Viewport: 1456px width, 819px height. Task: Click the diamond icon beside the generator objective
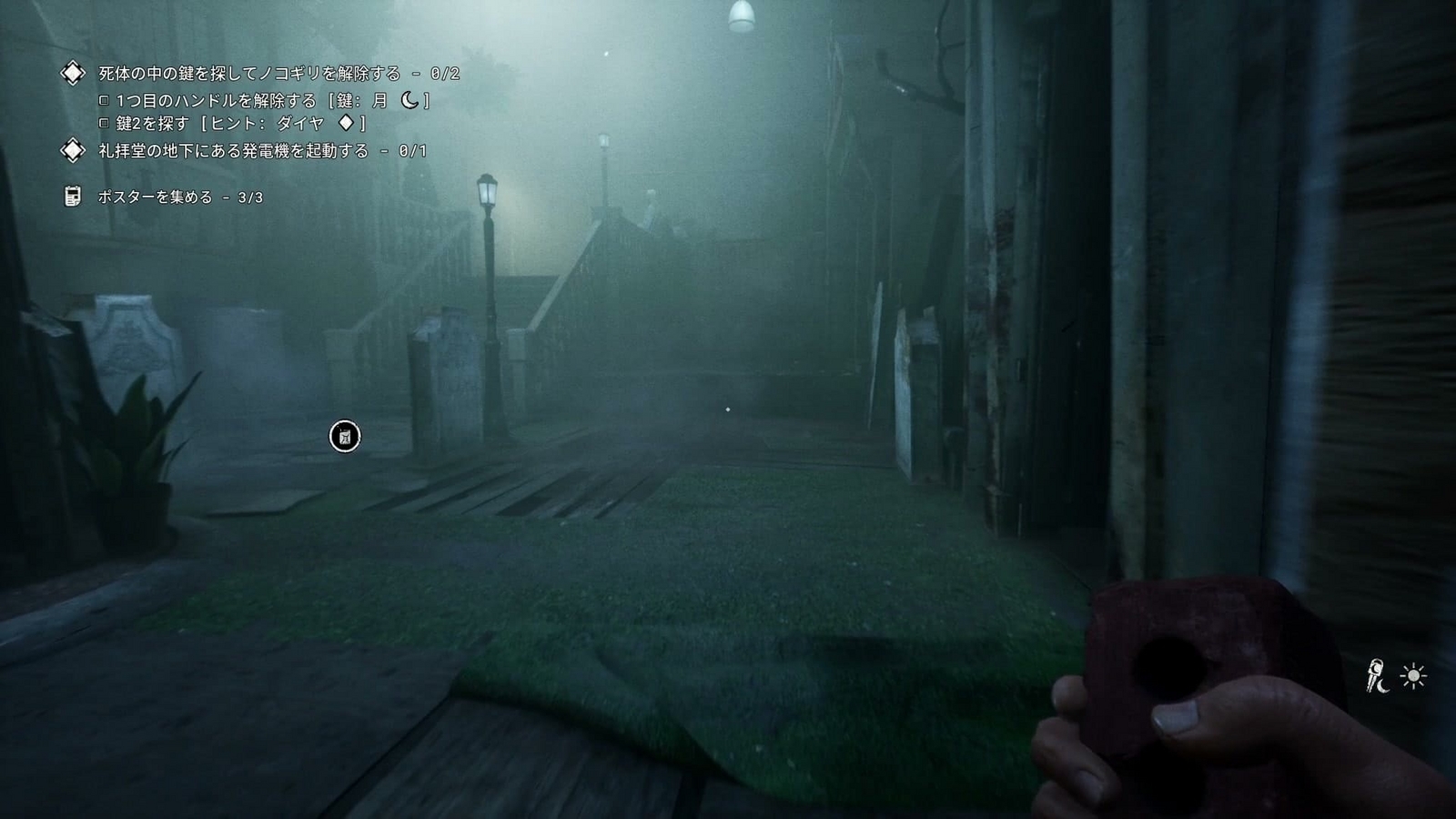[x=72, y=148]
